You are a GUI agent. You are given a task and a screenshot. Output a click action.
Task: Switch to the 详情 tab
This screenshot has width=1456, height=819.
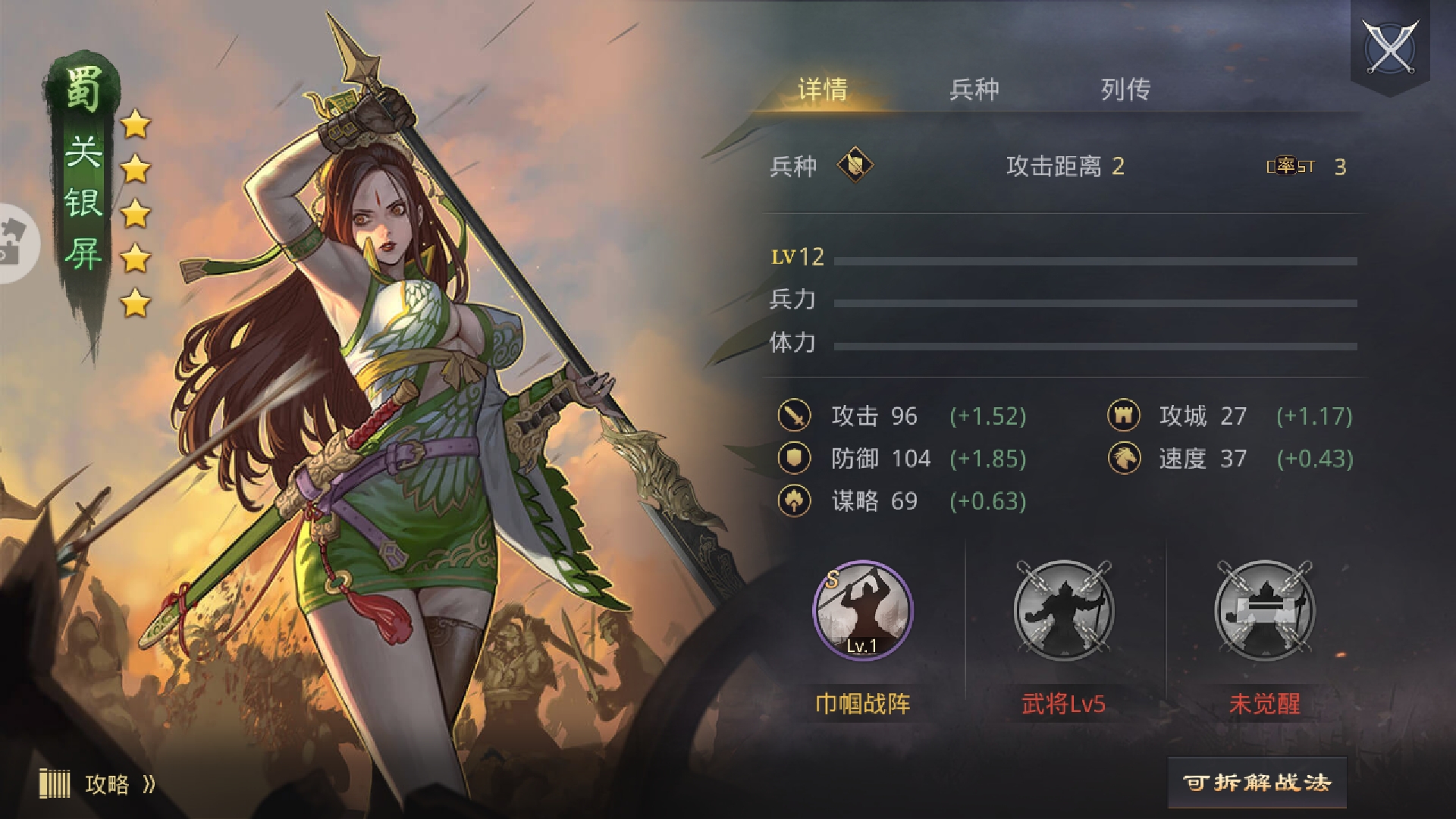[822, 89]
